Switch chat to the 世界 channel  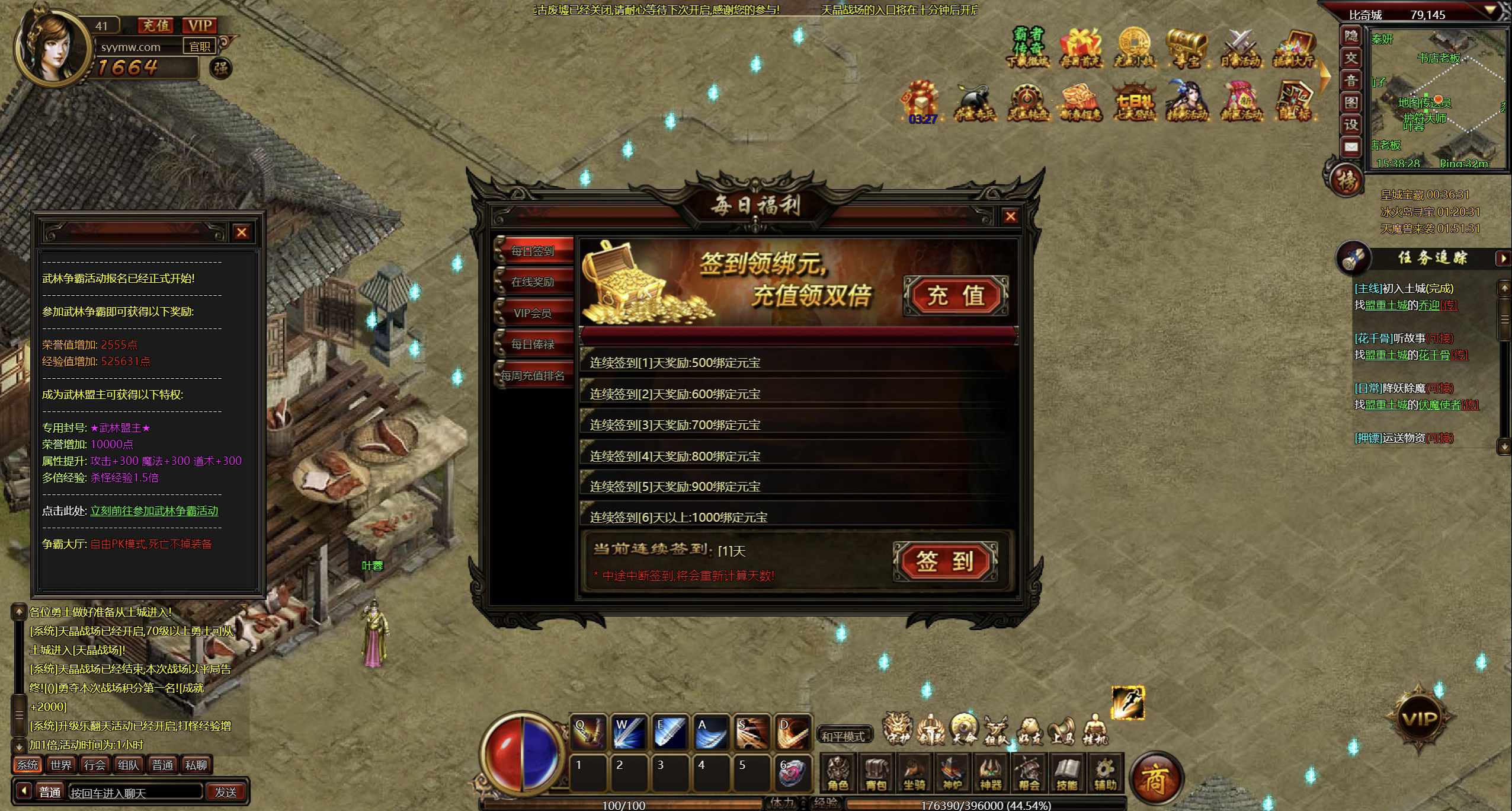[61, 765]
